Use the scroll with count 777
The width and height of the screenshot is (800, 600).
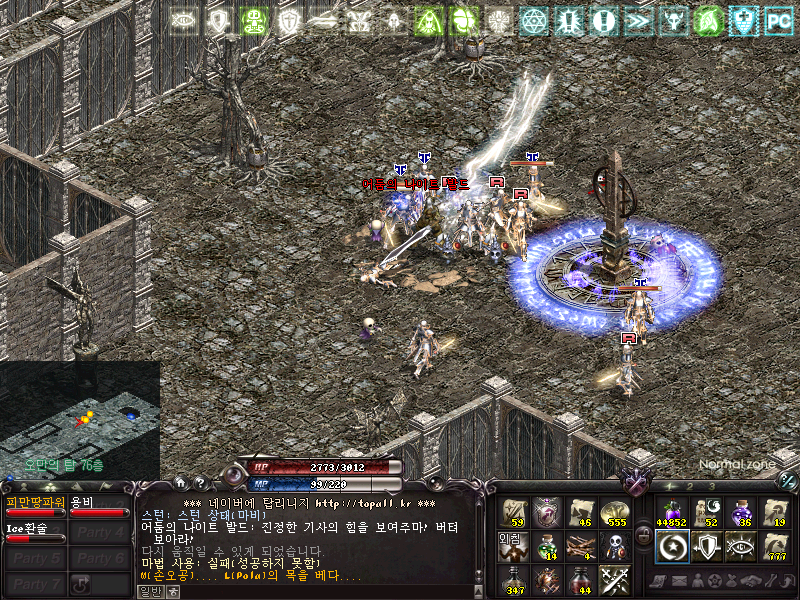775,545
